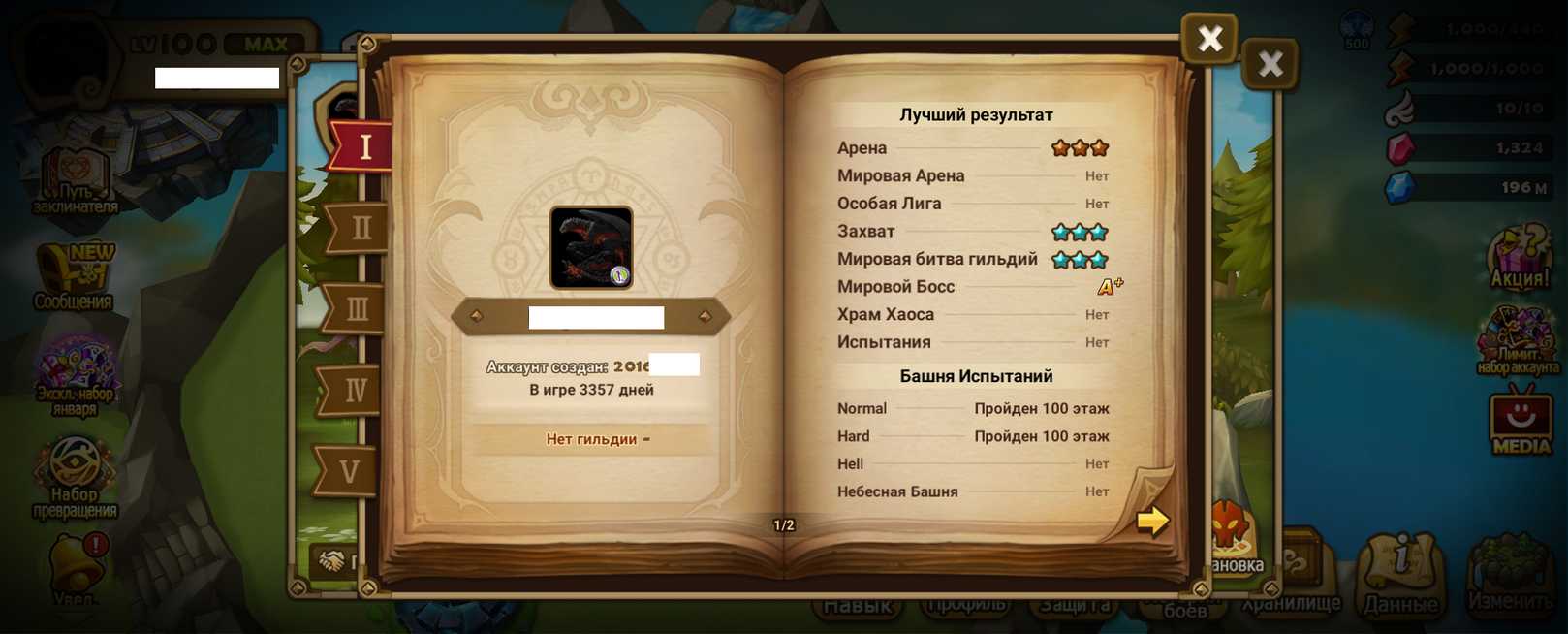Image resolution: width=1568 pixels, height=634 pixels.
Task: Open the MEDIA button
Action: pyautogui.click(x=1520, y=422)
